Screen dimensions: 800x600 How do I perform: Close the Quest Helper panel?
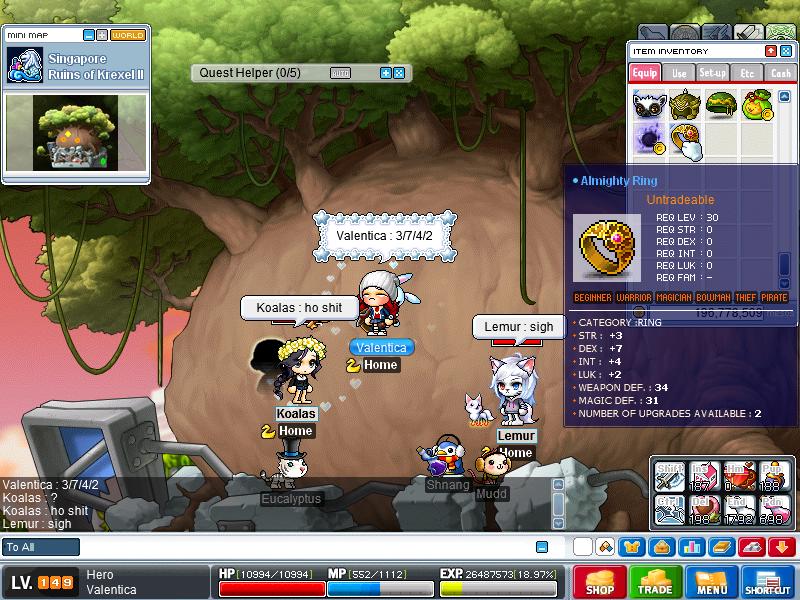(399, 73)
